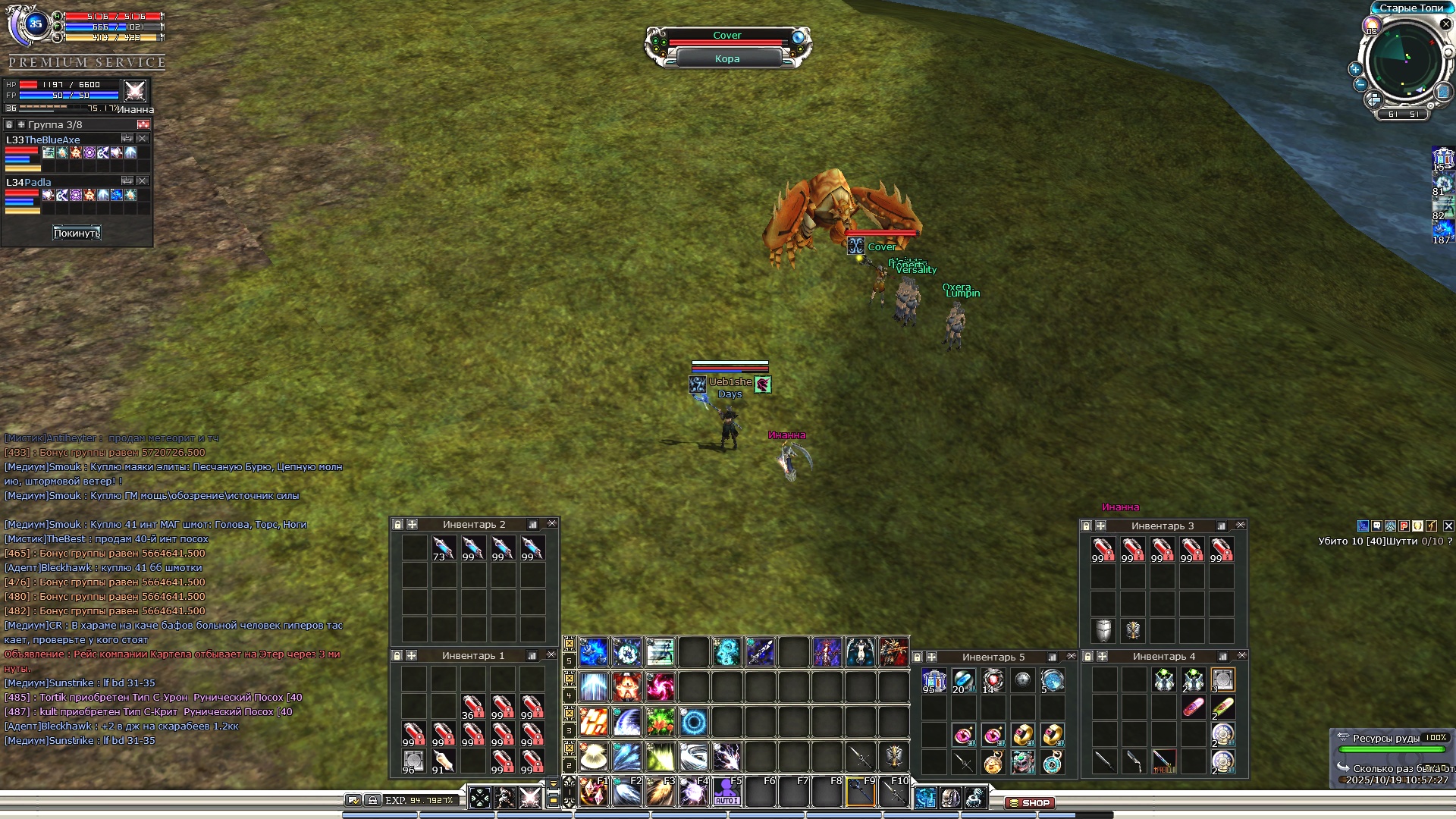
Task: Leave the party with the Покинуть button
Action: 77,233
